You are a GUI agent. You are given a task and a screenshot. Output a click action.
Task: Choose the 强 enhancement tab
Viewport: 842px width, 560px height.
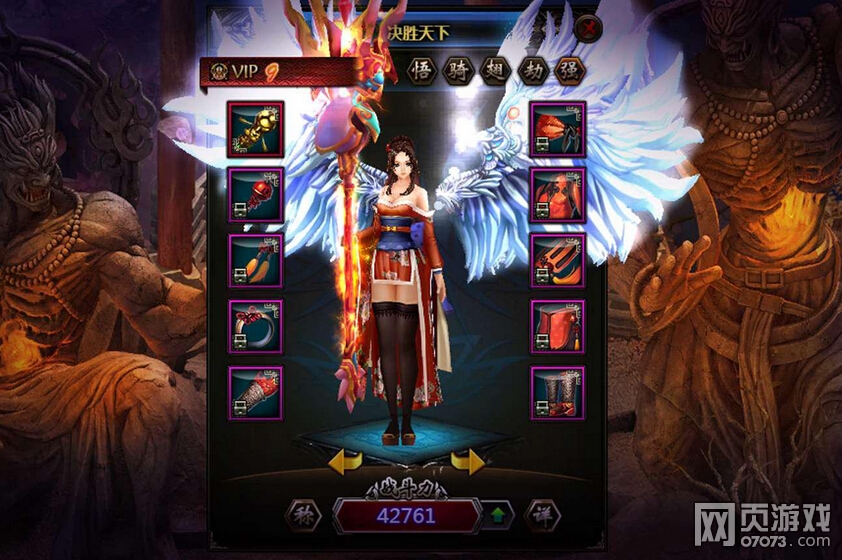point(568,70)
